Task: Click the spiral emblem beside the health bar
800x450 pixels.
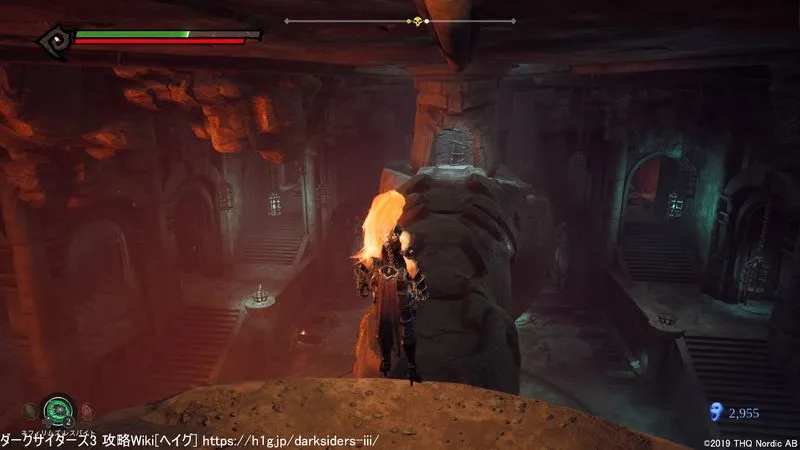Action: click(x=55, y=40)
